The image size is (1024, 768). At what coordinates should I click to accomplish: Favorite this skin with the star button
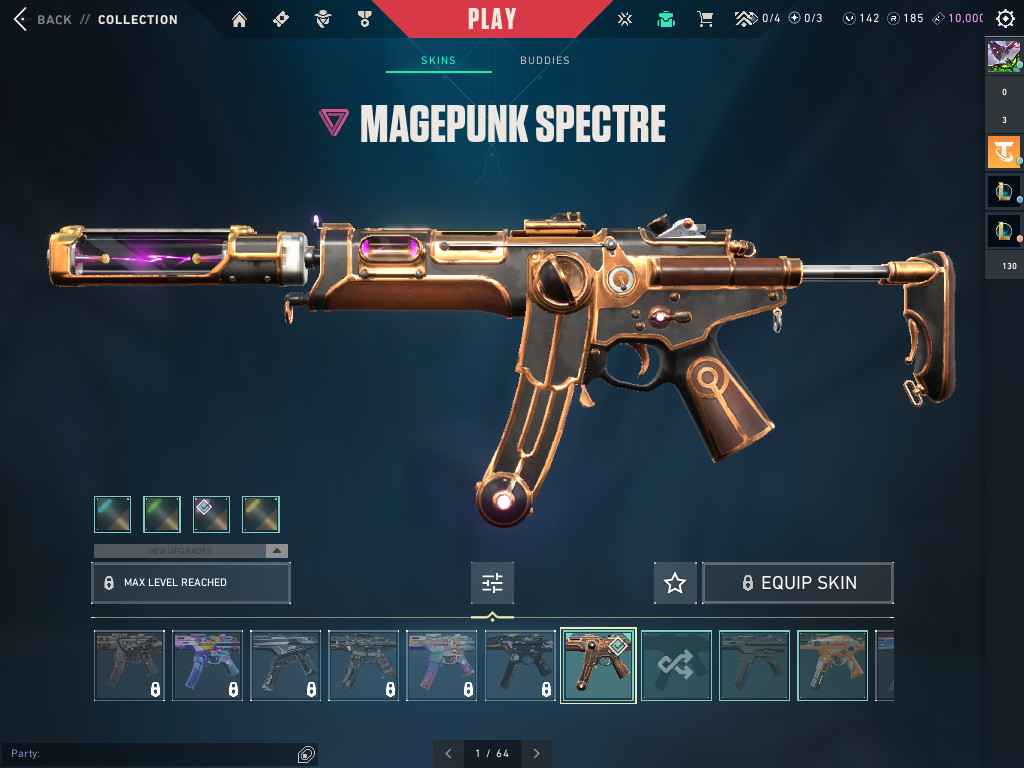675,583
